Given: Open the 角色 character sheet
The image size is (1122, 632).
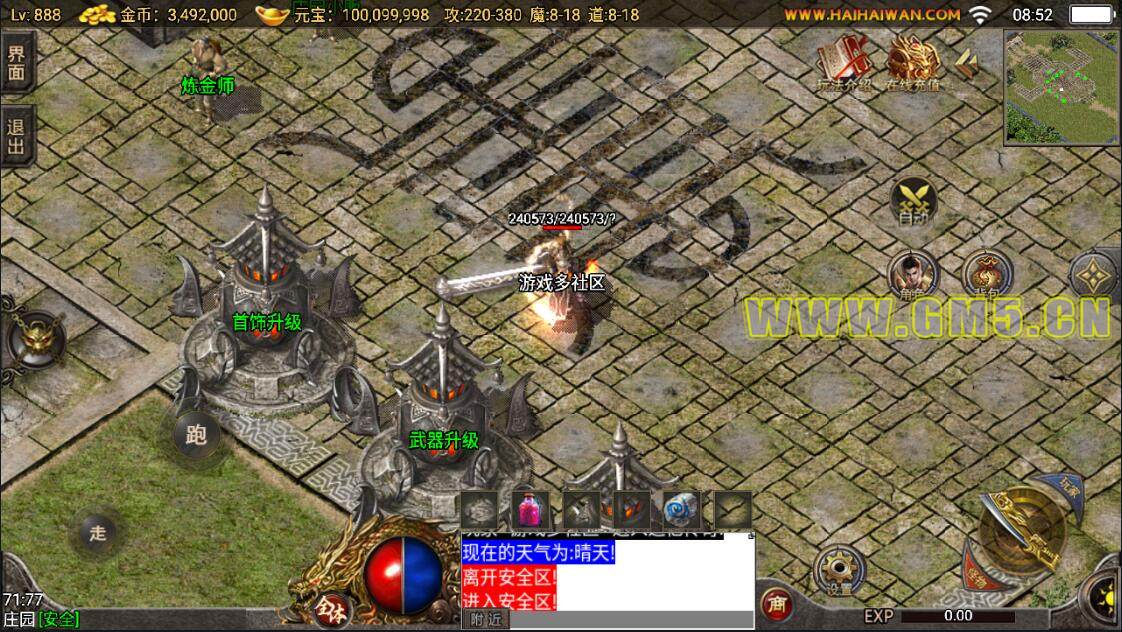Looking at the screenshot, I should pyautogui.click(x=913, y=275).
